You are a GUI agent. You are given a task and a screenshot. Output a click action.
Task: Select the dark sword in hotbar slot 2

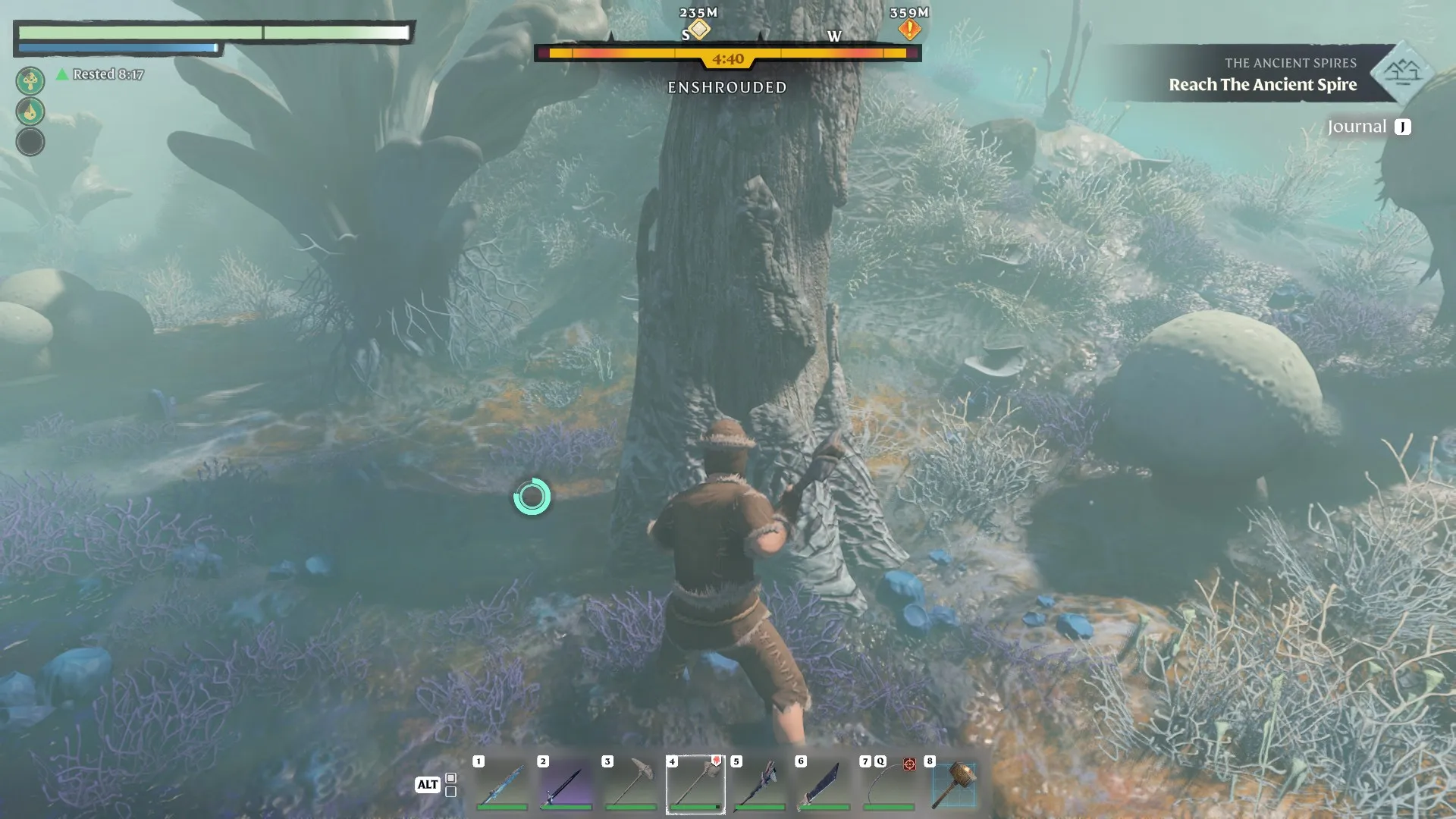[566, 785]
